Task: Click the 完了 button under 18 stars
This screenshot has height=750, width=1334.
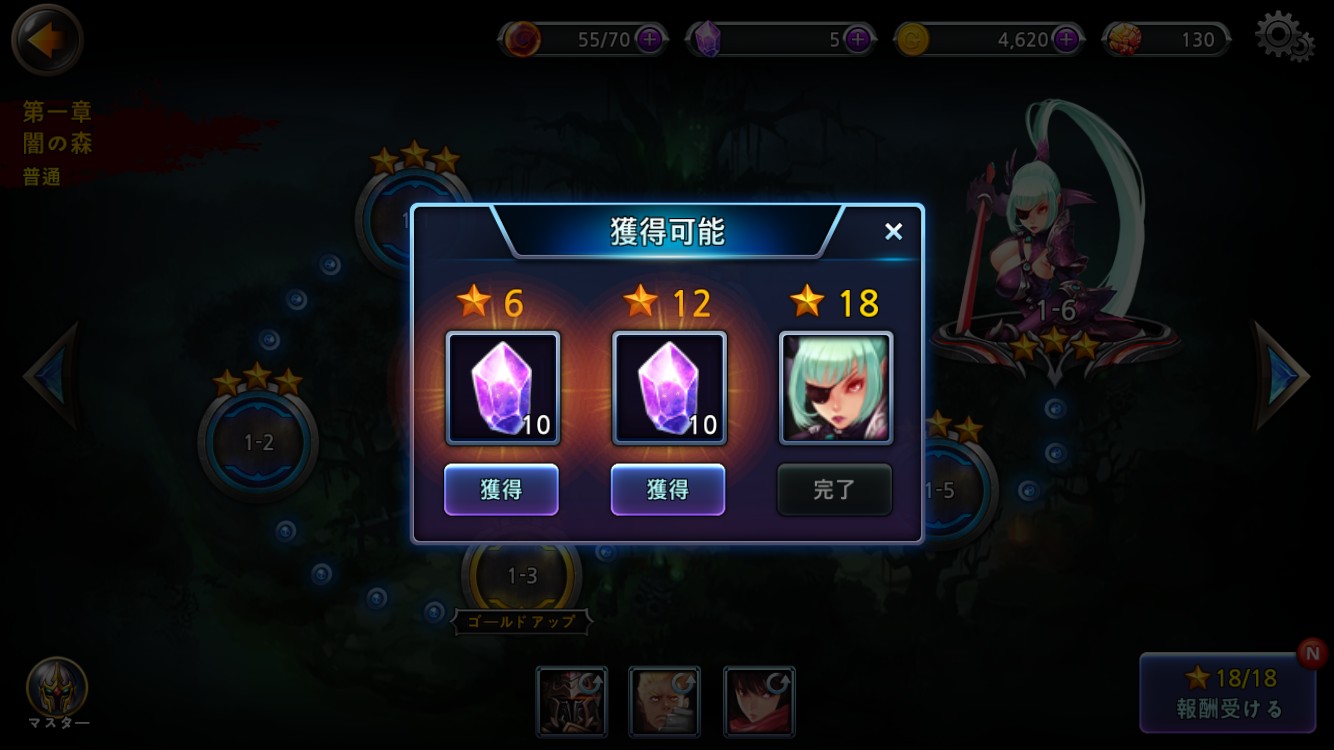Action: point(834,490)
